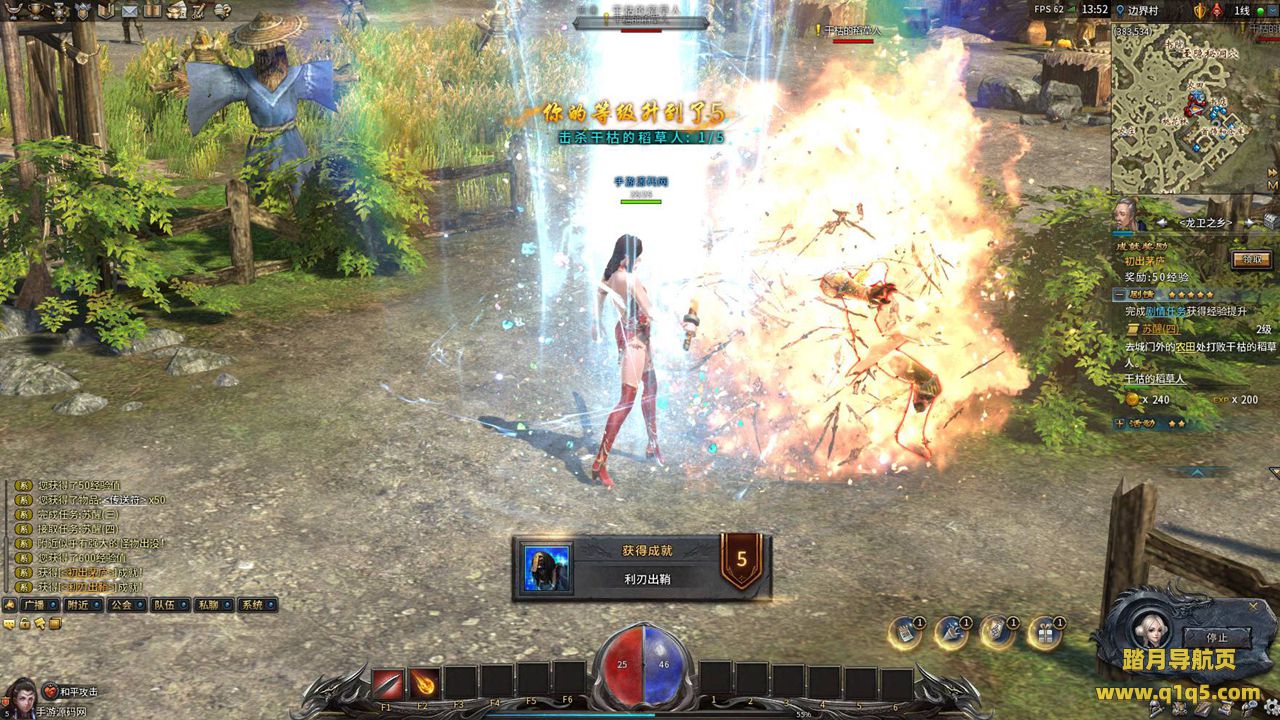The width and height of the screenshot is (1280, 720).
Task: Collapse the 剧情 quest section
Action: pos(1120,295)
